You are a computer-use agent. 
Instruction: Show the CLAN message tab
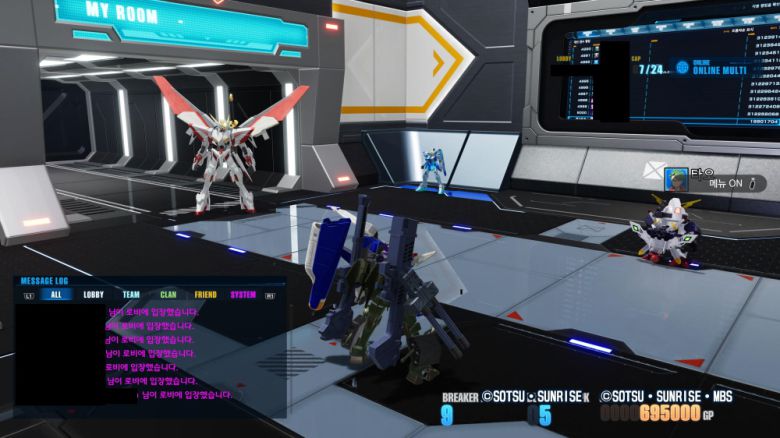click(x=168, y=295)
